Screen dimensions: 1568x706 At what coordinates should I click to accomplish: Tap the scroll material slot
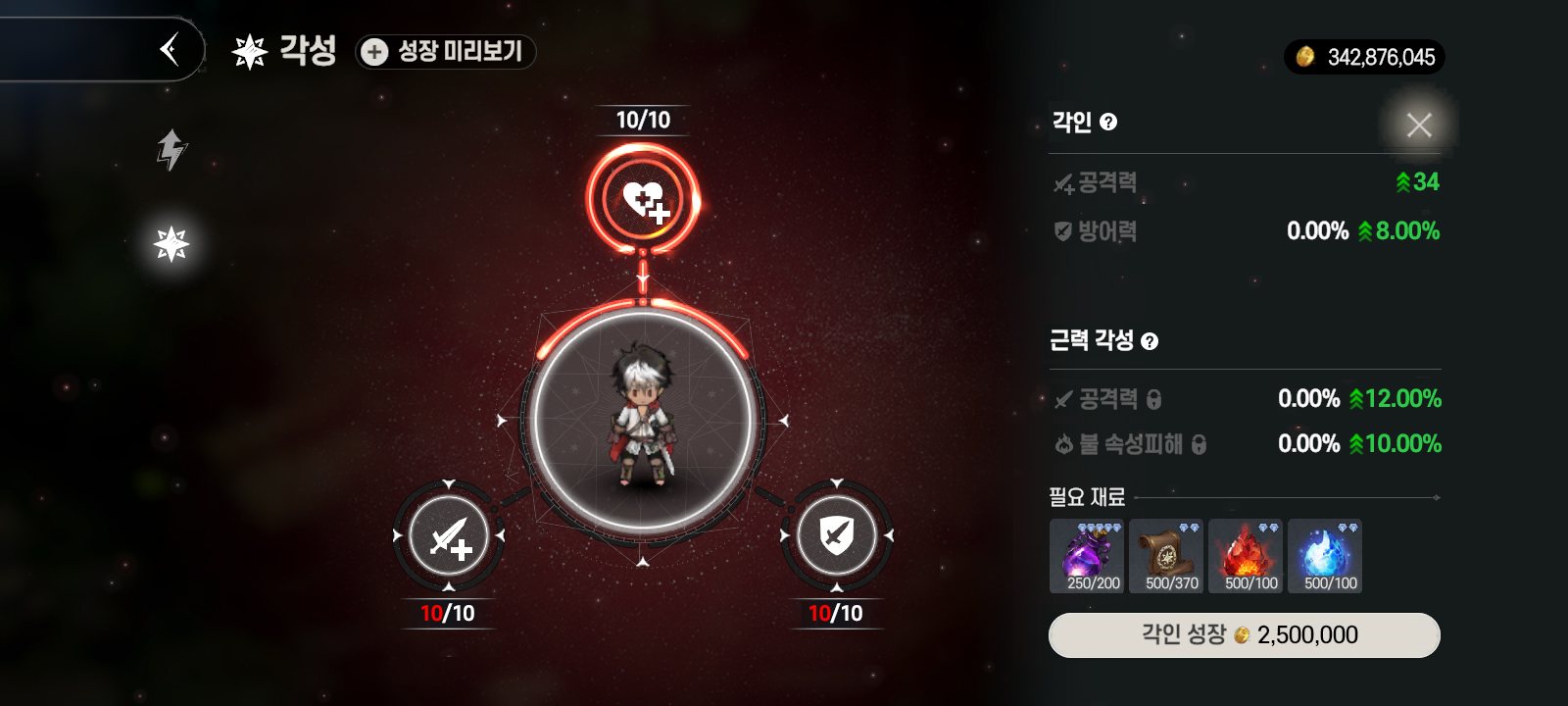(1166, 556)
